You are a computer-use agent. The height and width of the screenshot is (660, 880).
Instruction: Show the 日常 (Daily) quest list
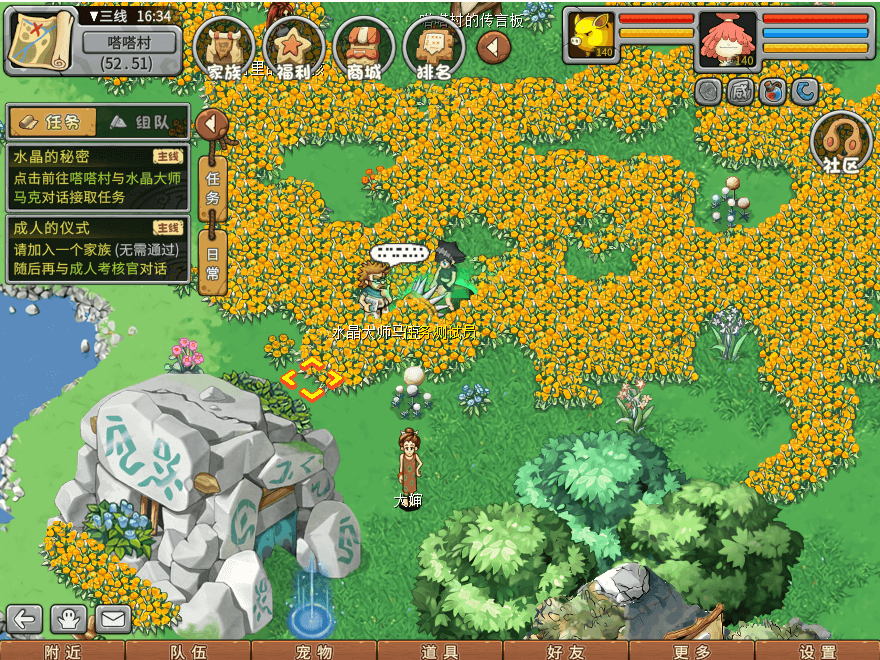[x=212, y=262]
